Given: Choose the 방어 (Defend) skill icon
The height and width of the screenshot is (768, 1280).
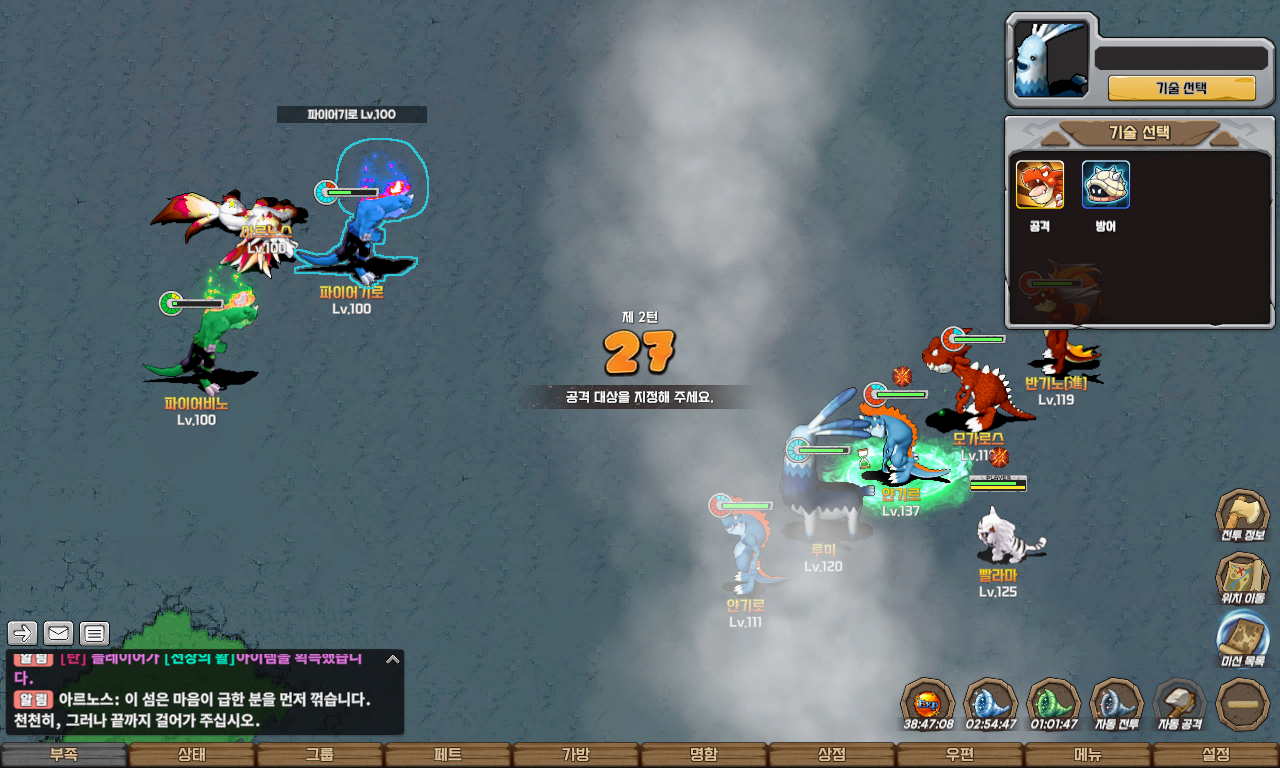Looking at the screenshot, I should tap(1106, 185).
